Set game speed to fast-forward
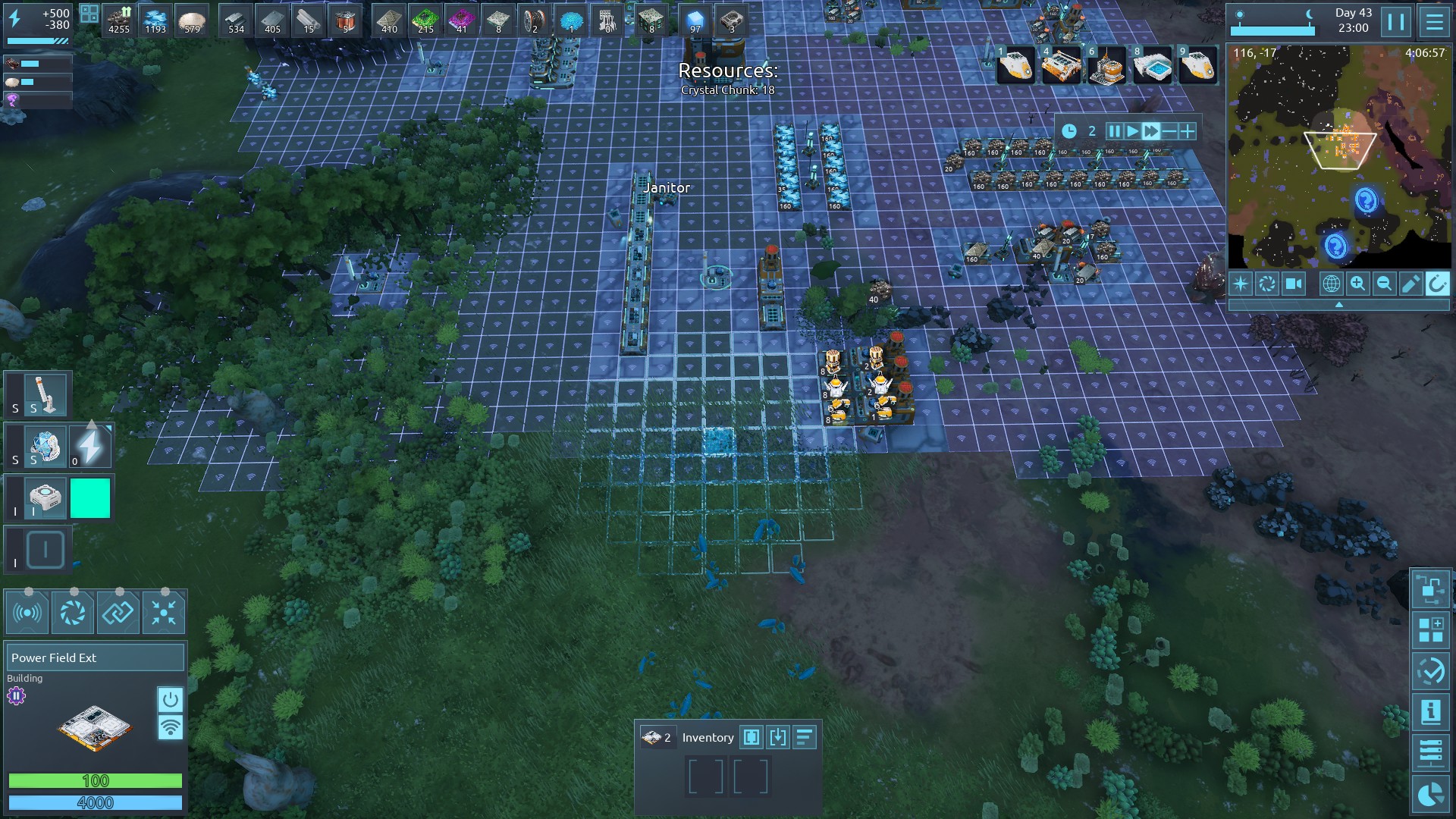 1150,131
